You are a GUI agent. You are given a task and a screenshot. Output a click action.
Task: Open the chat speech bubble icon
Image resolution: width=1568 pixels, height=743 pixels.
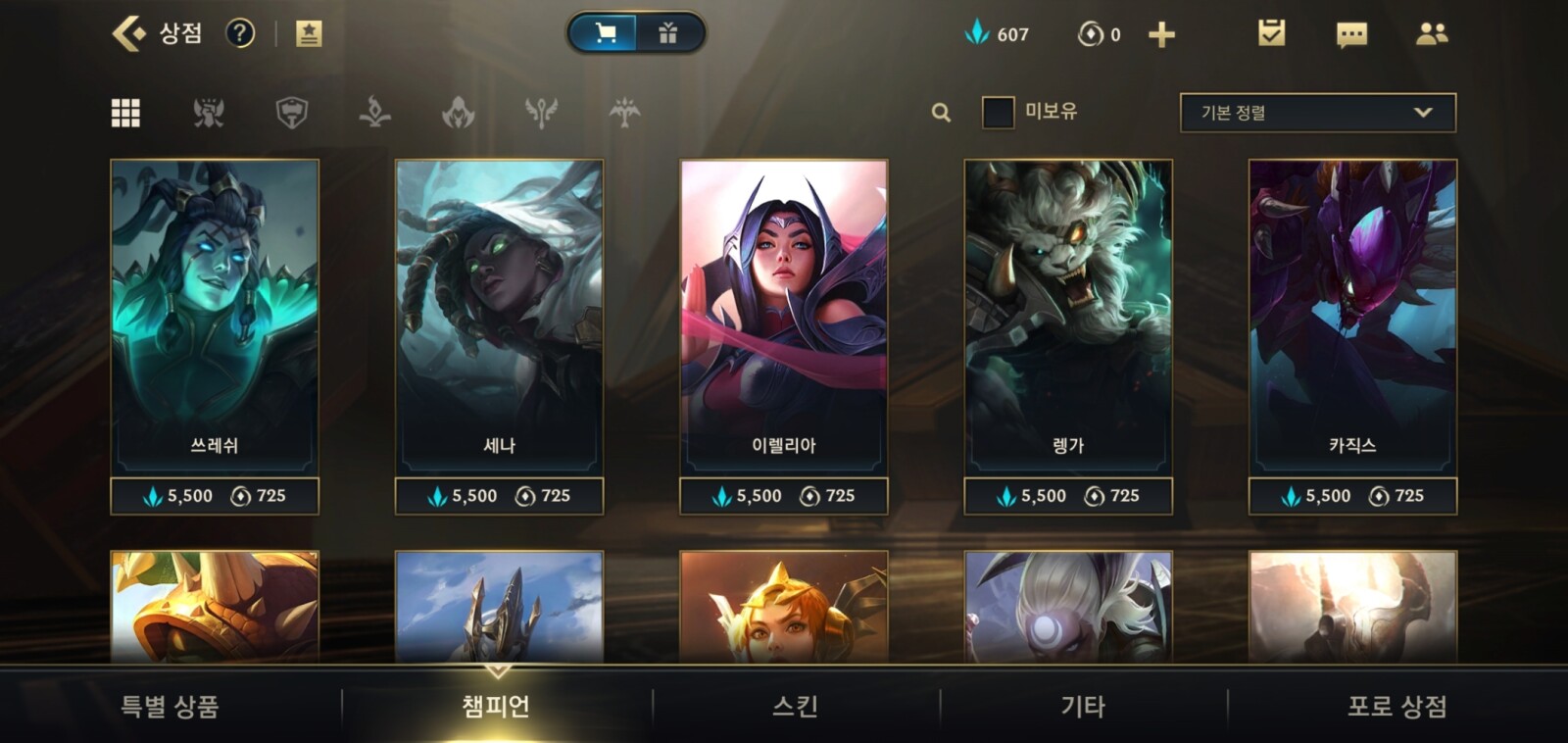tap(1351, 35)
